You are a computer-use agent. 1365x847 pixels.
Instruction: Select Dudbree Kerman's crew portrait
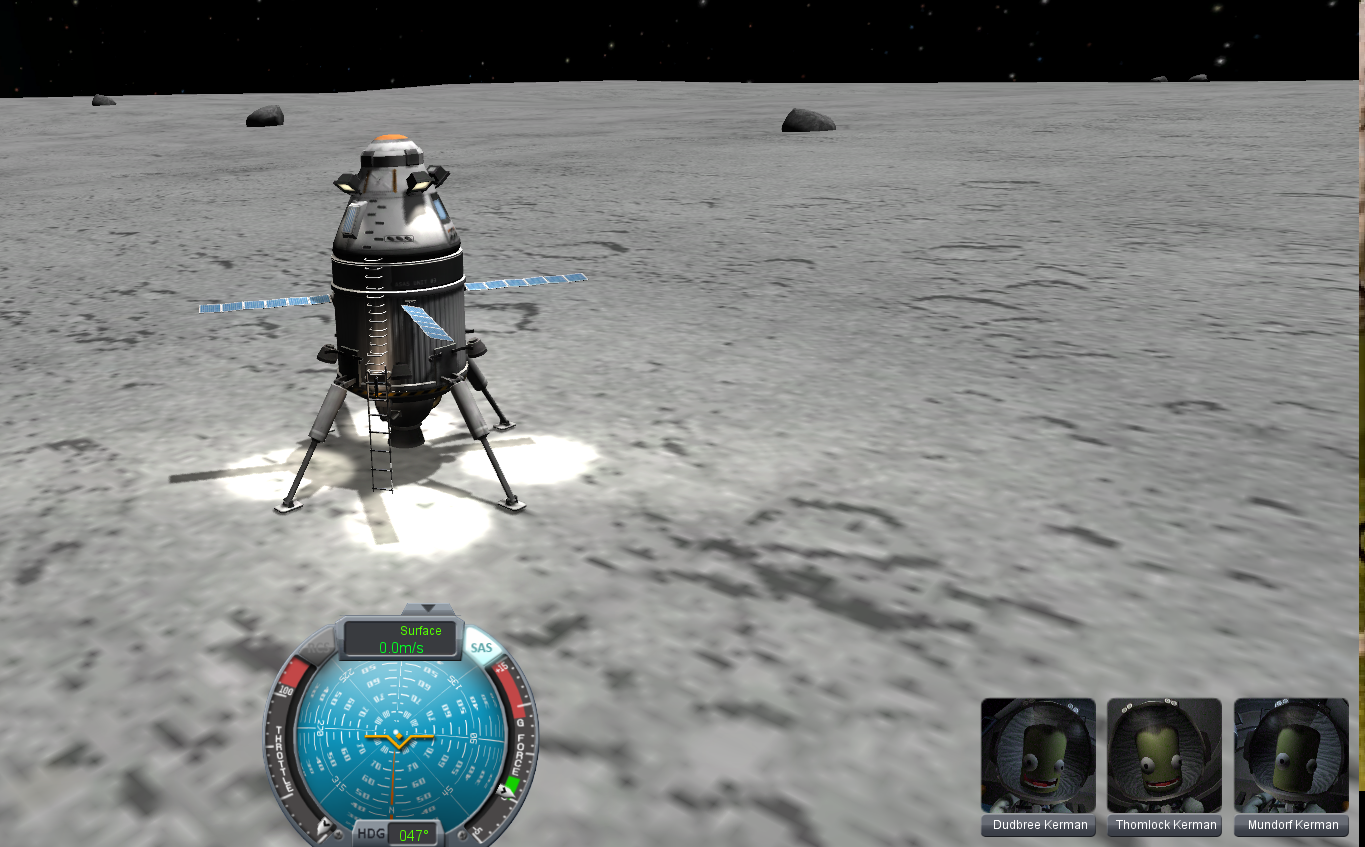pyautogui.click(x=1038, y=755)
